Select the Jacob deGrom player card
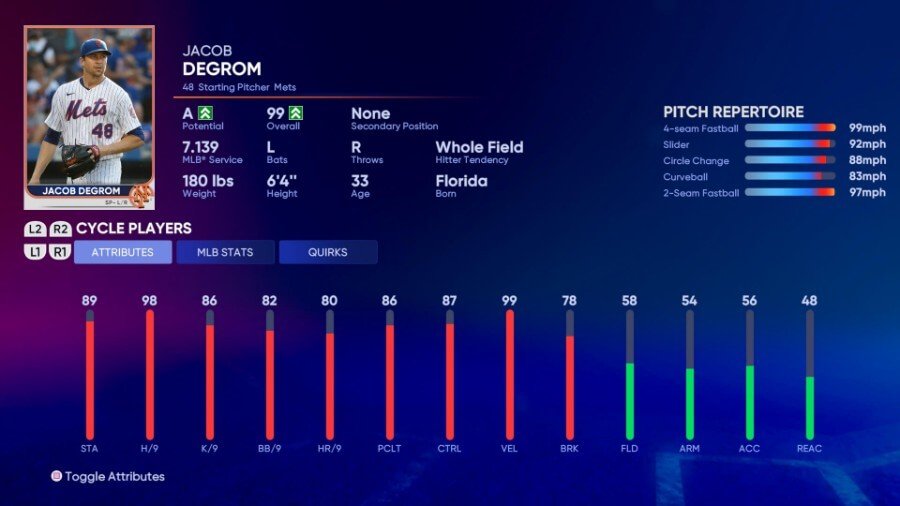The height and width of the screenshot is (506, 900). (x=89, y=117)
